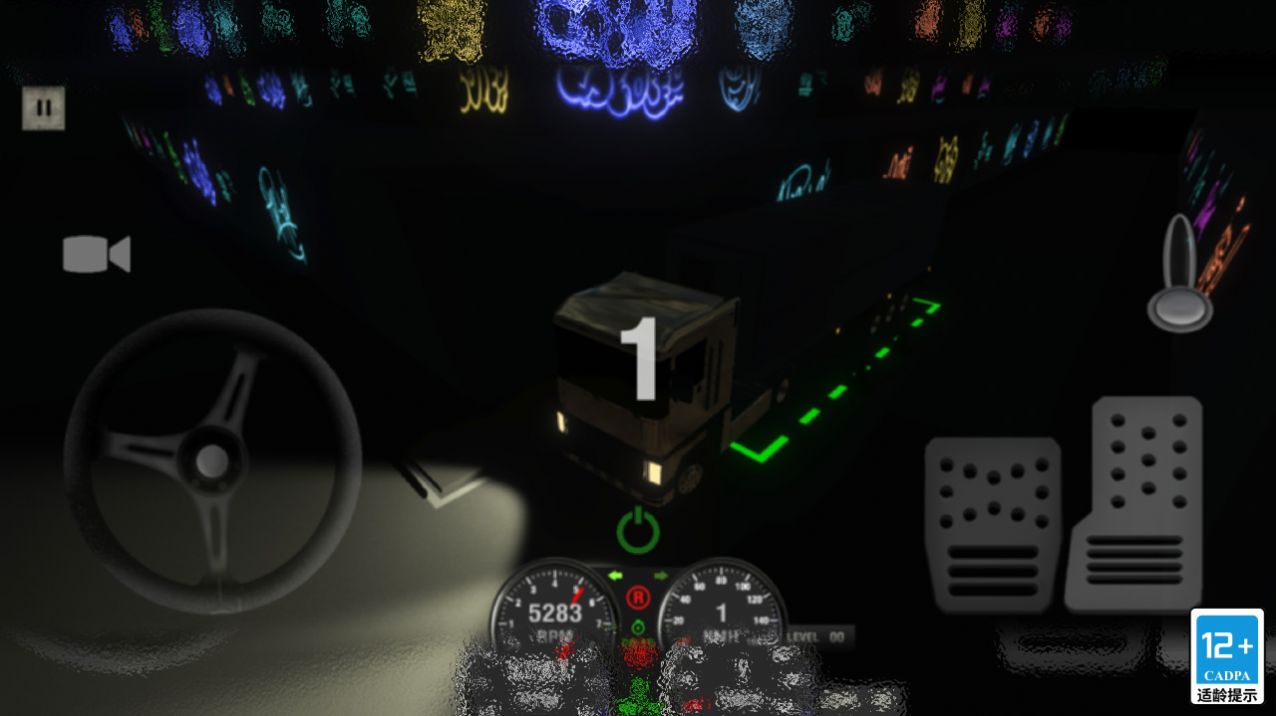
Task: Click the steering wheel control
Action: click(x=212, y=461)
